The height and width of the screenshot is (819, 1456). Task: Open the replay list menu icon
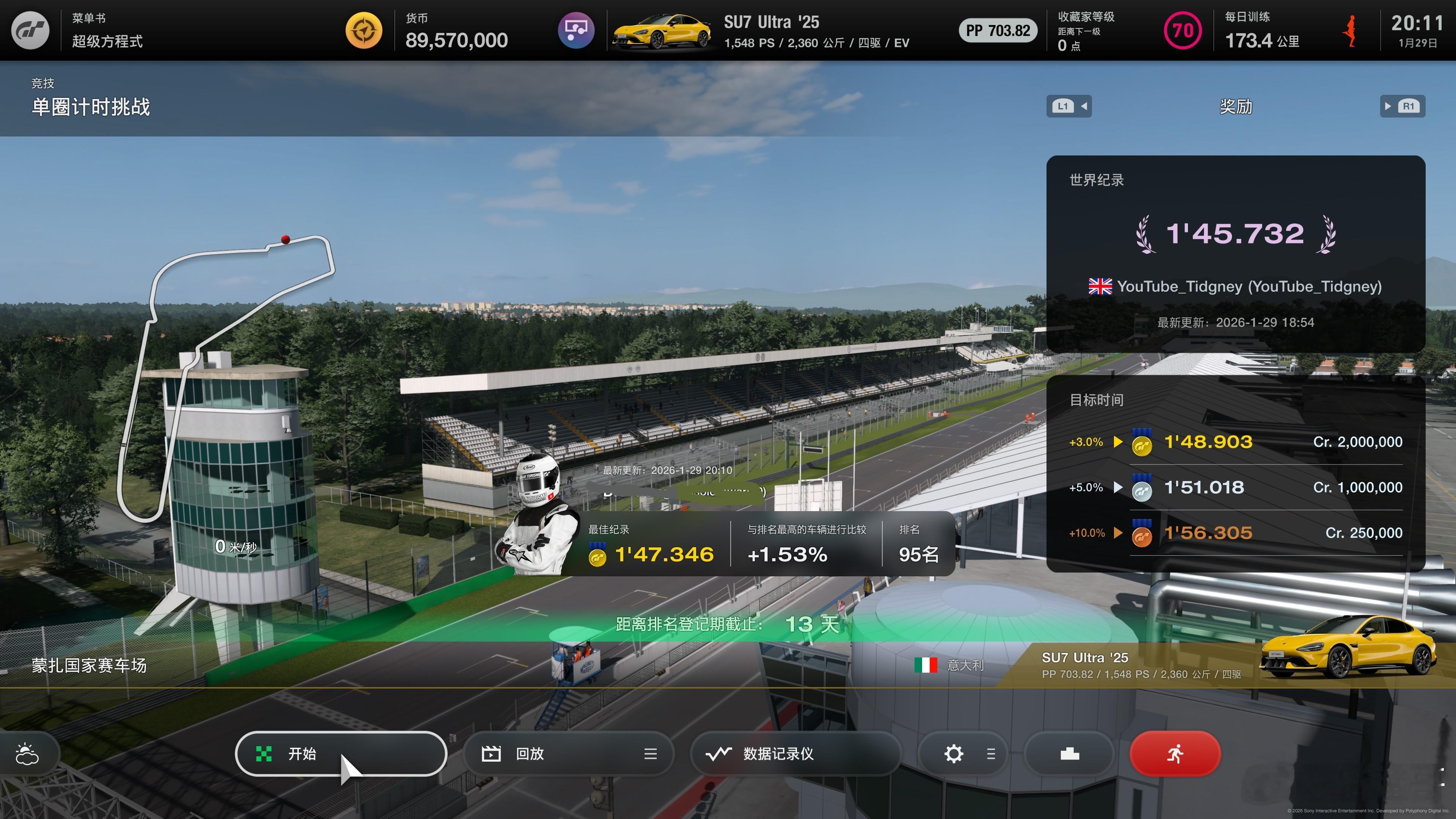coord(650,753)
